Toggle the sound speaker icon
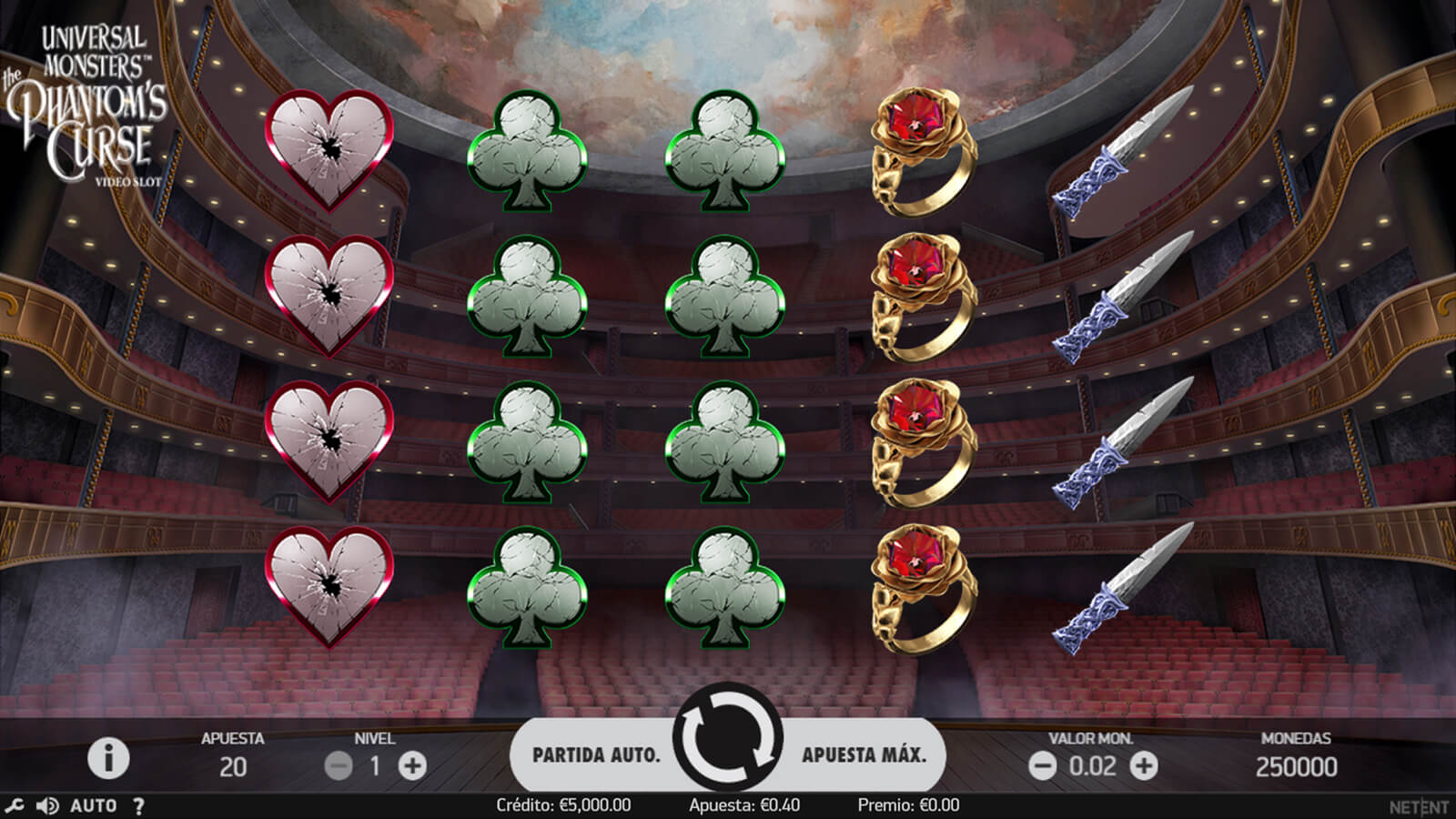The width and height of the screenshot is (1456, 819). (x=46, y=805)
